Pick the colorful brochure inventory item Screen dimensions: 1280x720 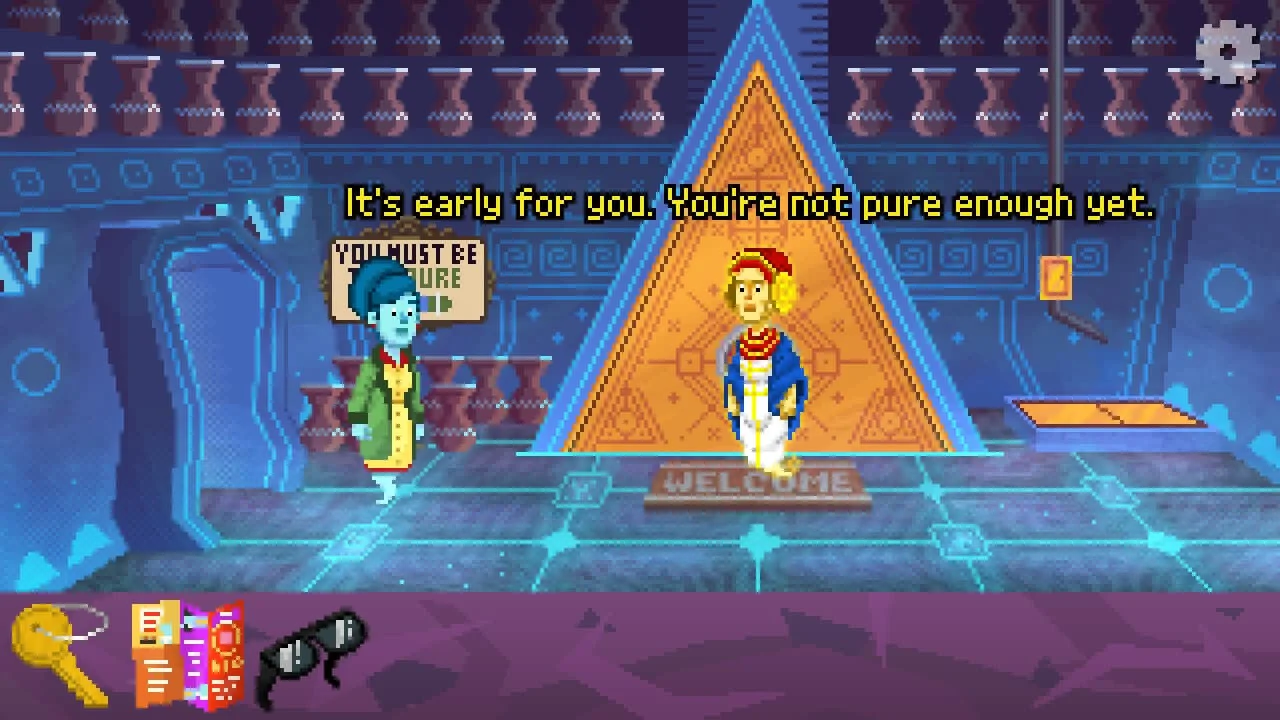(189, 655)
